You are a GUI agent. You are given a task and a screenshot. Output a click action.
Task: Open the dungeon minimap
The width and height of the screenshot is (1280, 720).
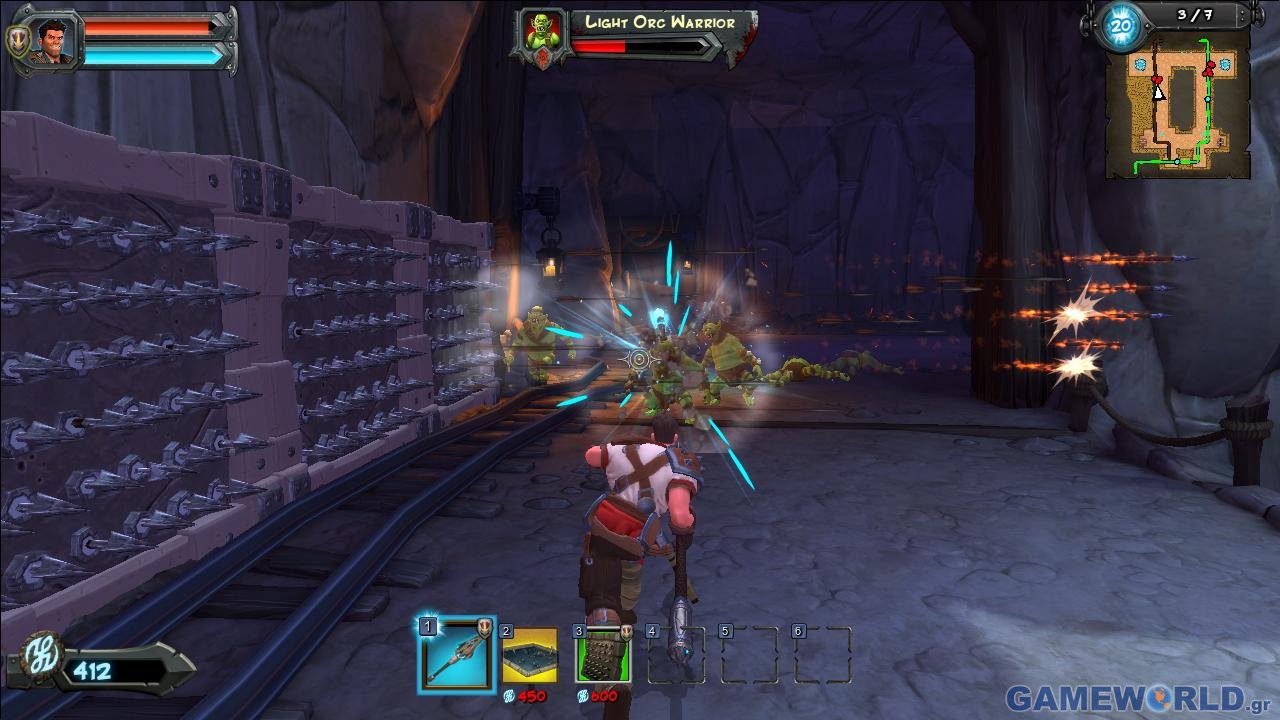pos(1177,107)
